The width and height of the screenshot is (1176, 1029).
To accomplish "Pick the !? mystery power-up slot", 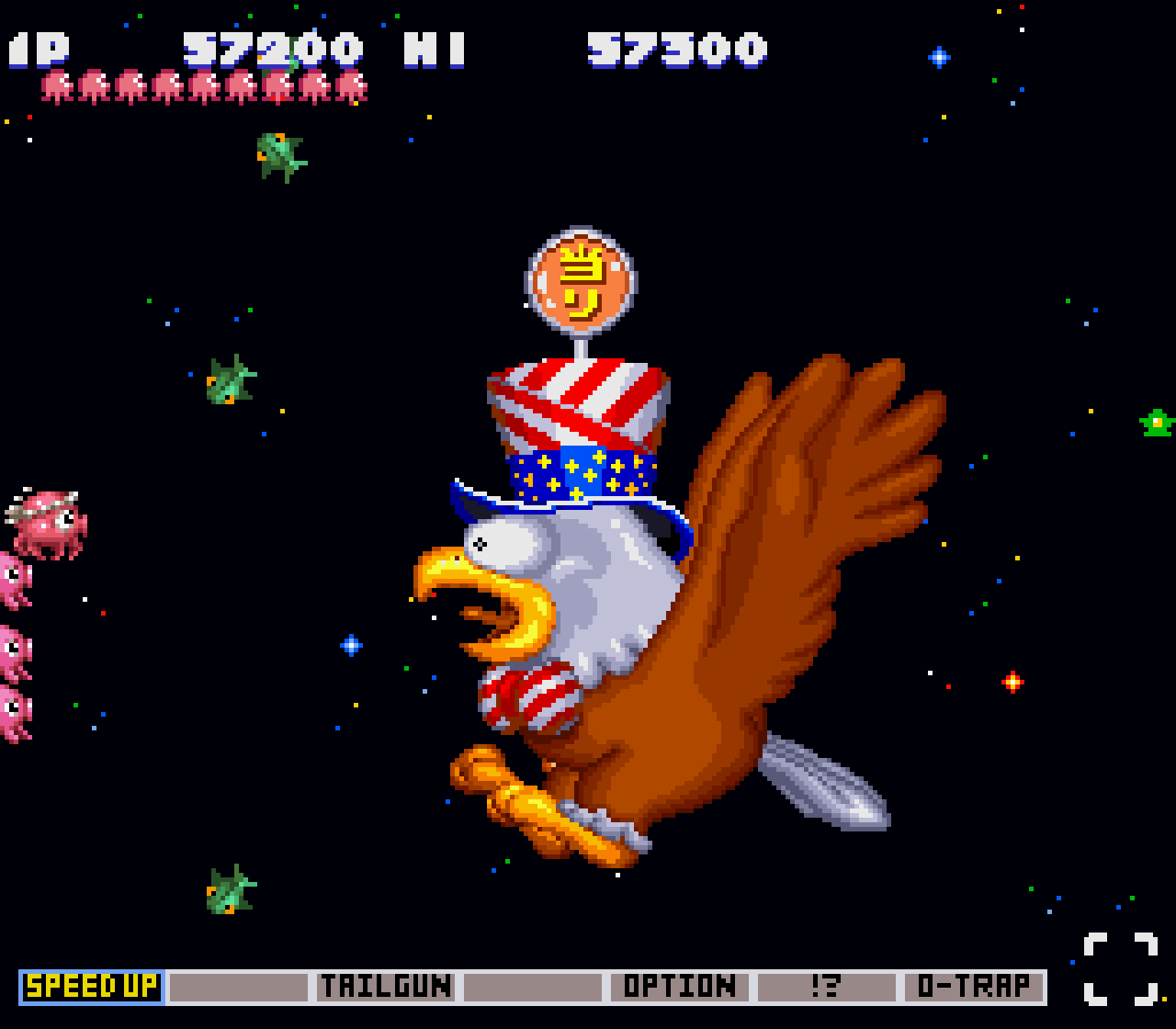I will tap(827, 987).
